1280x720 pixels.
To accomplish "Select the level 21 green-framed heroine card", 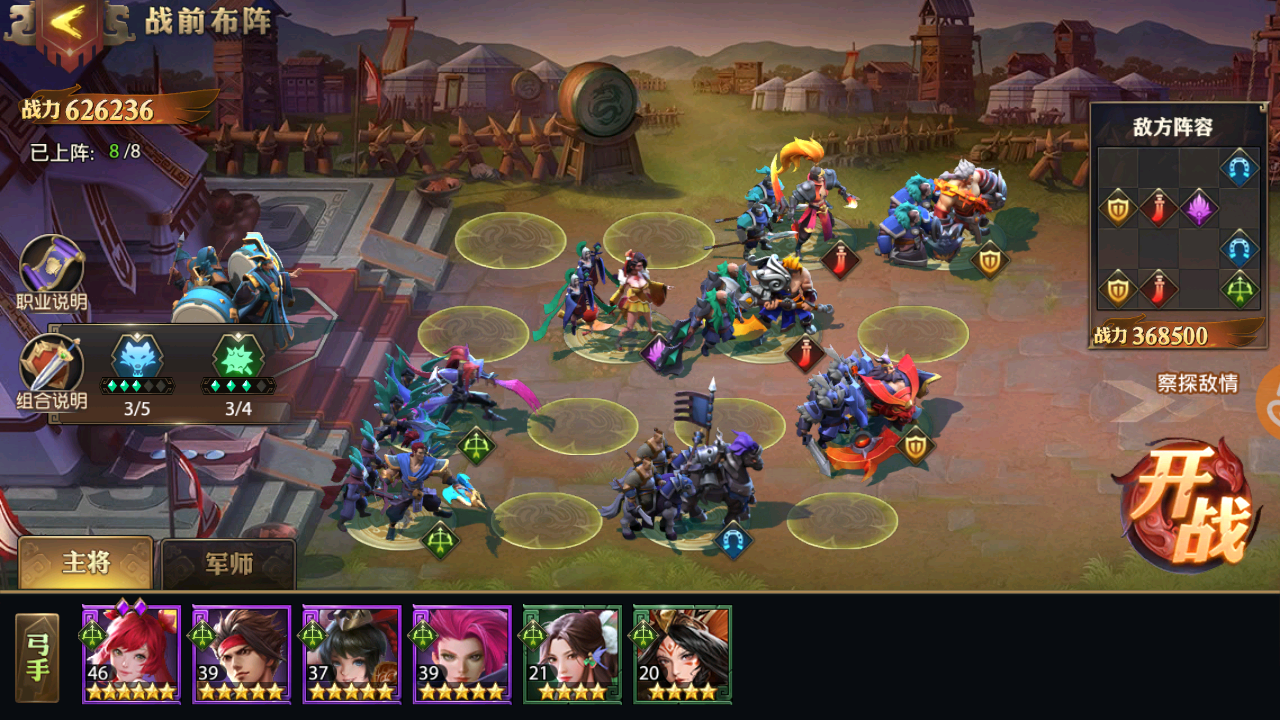I will 571,653.
